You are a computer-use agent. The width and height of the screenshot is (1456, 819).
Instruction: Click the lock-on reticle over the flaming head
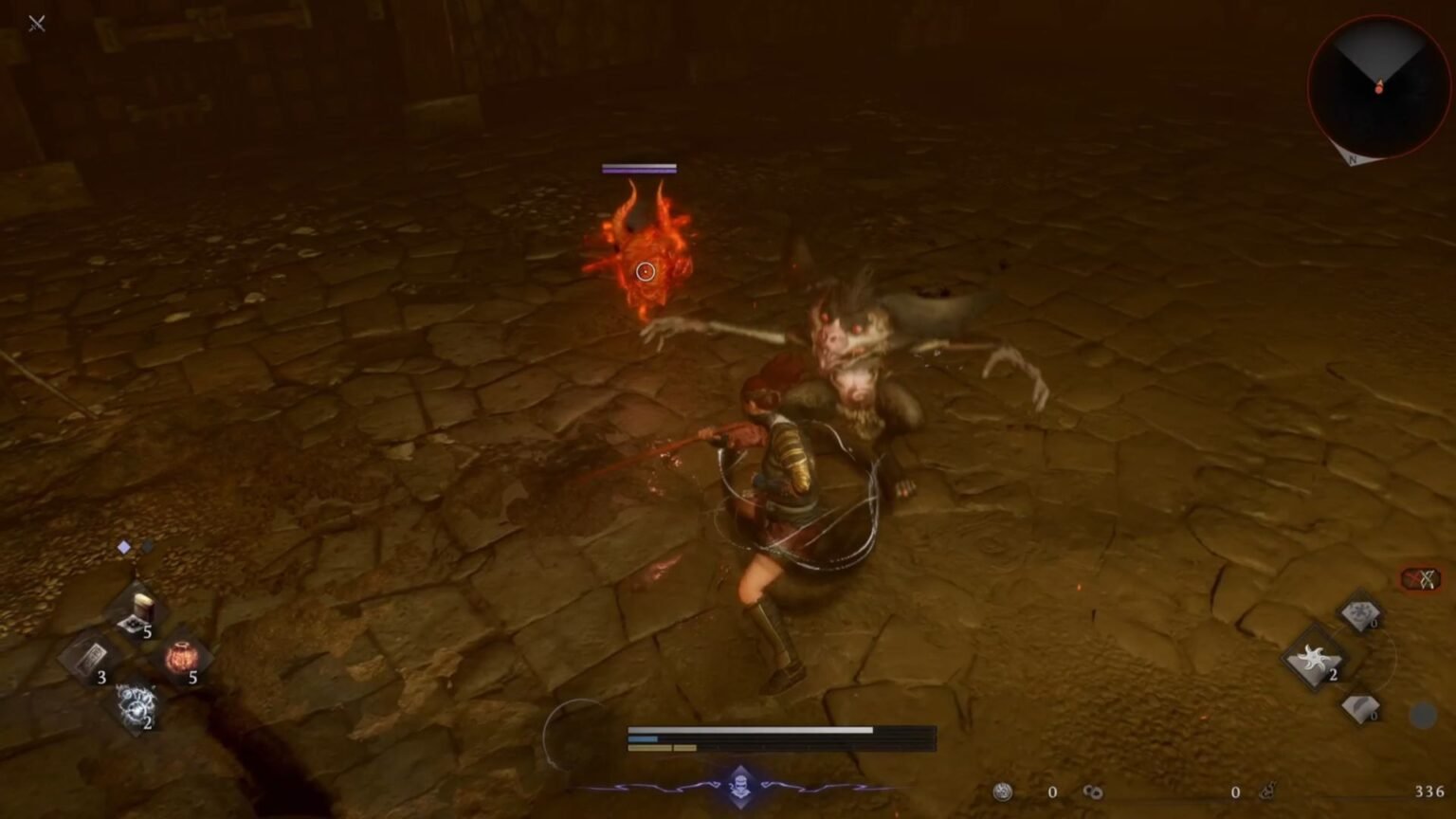pos(646,271)
